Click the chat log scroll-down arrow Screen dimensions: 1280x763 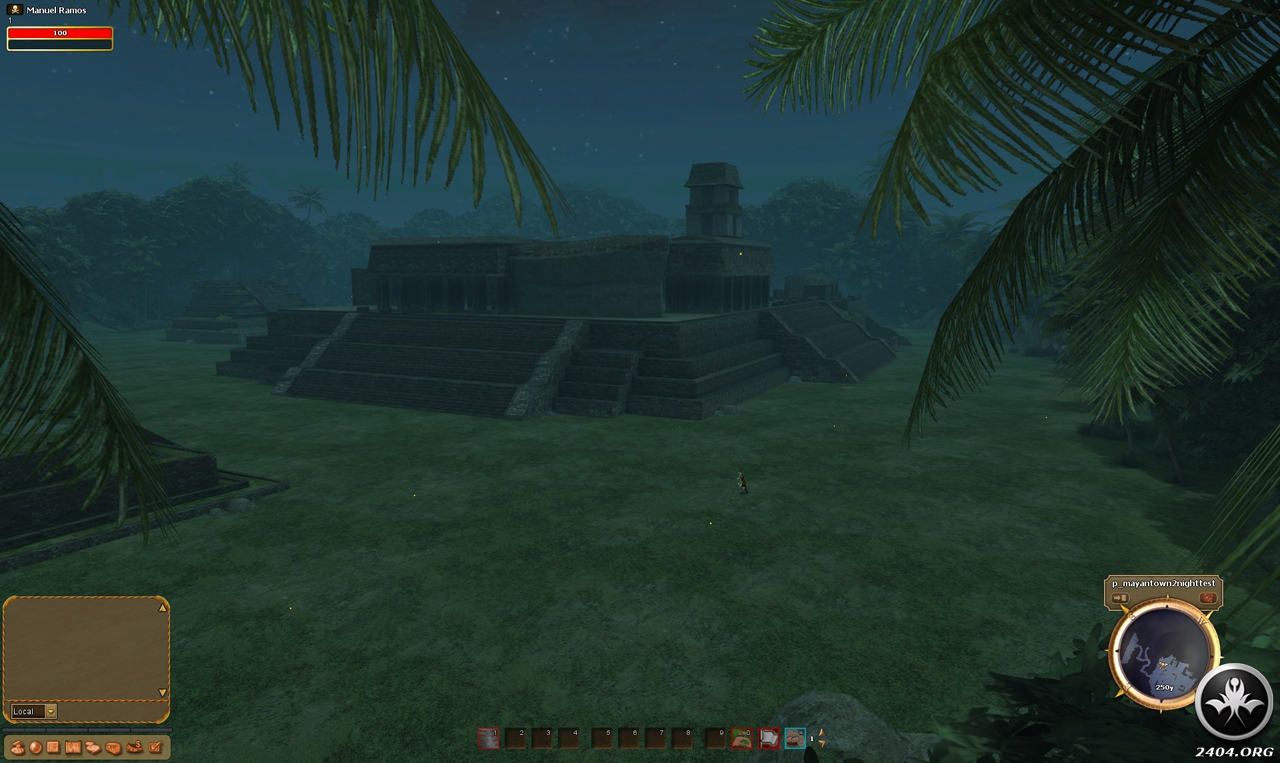click(x=163, y=692)
